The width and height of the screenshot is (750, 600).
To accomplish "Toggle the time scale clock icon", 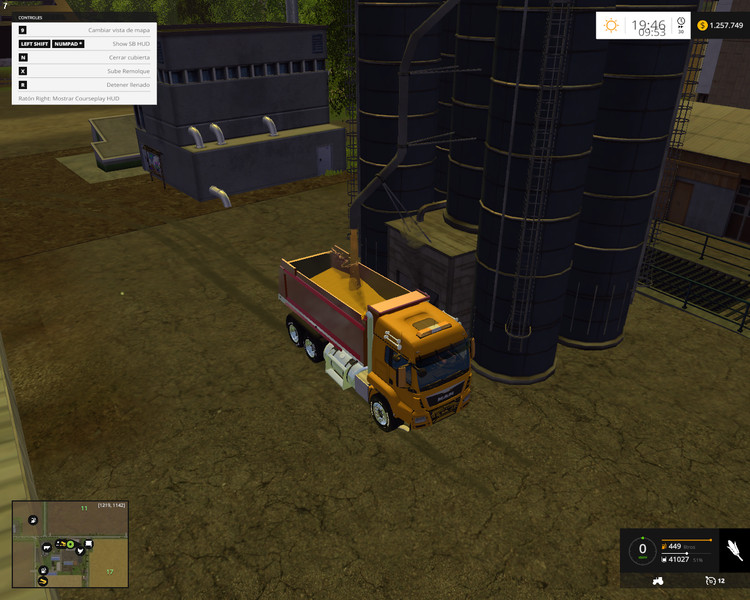I will tap(680, 23).
